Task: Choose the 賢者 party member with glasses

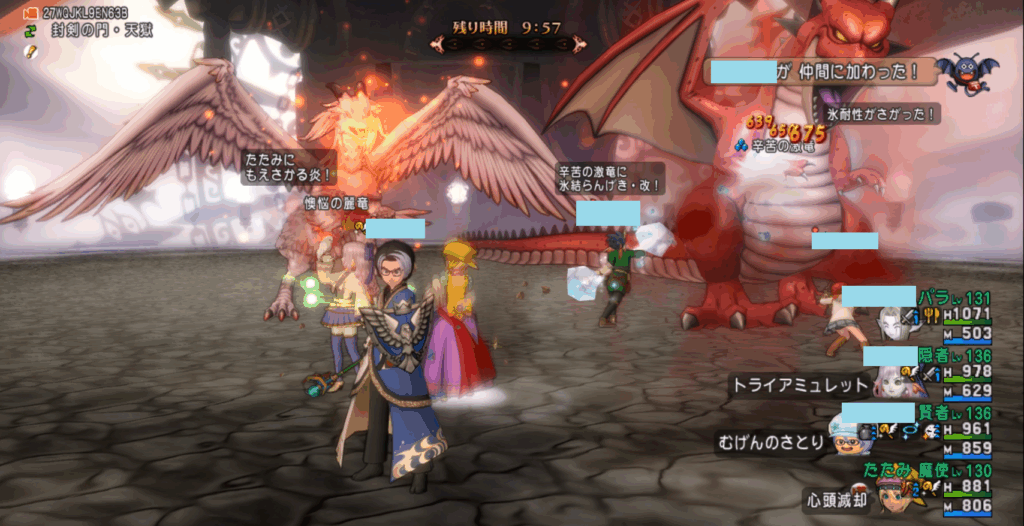Action: [849, 438]
